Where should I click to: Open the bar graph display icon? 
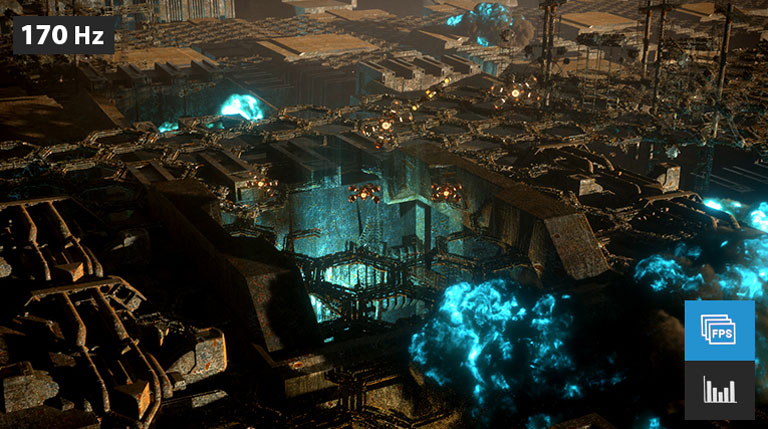coord(719,390)
